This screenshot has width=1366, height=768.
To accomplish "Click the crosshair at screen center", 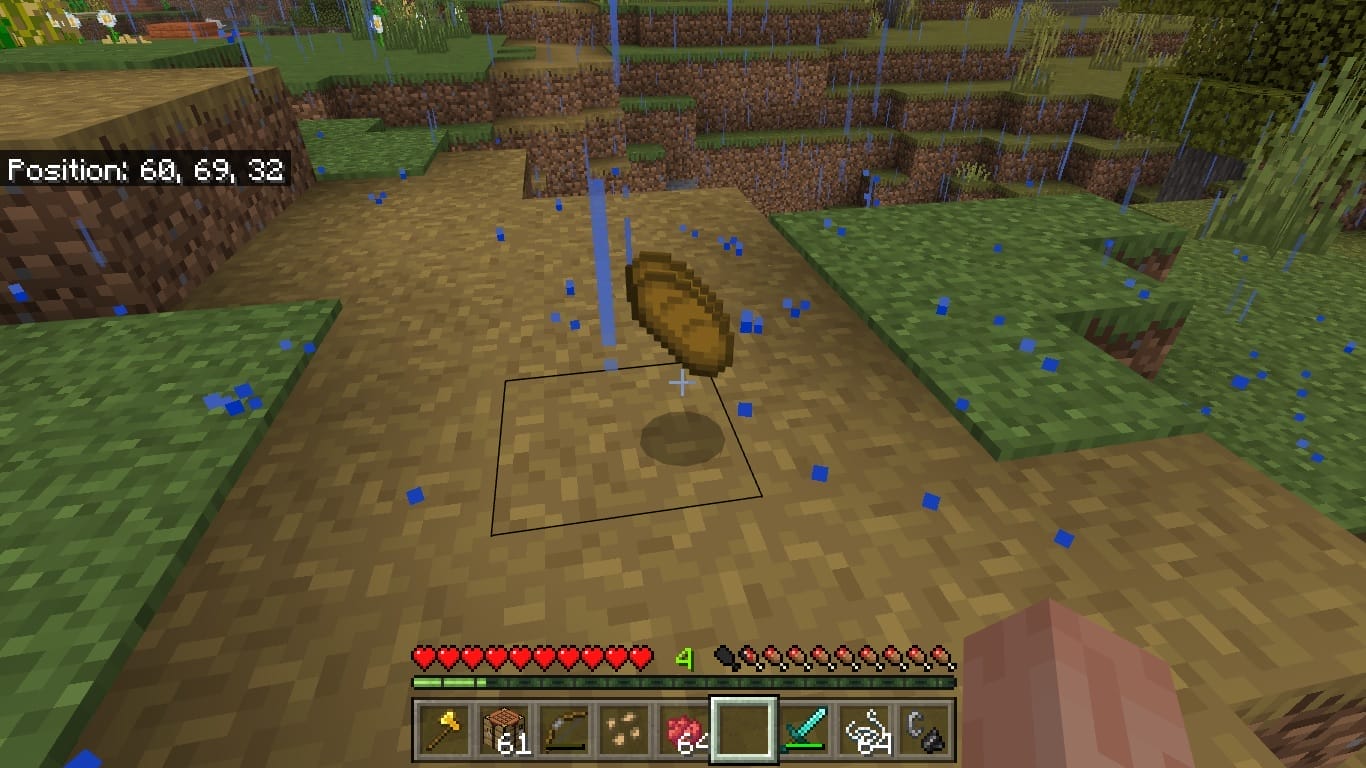I will point(683,381).
